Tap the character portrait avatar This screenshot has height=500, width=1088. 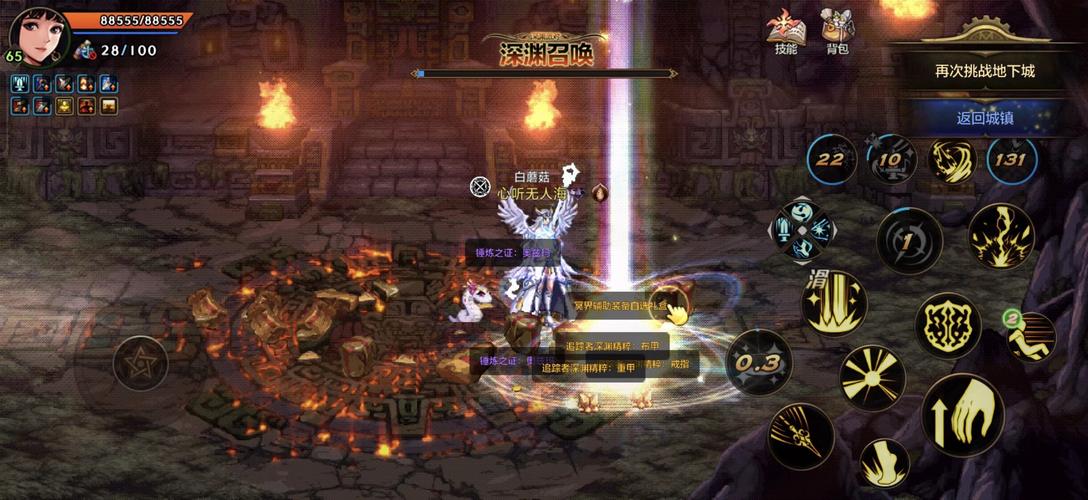tap(40, 37)
